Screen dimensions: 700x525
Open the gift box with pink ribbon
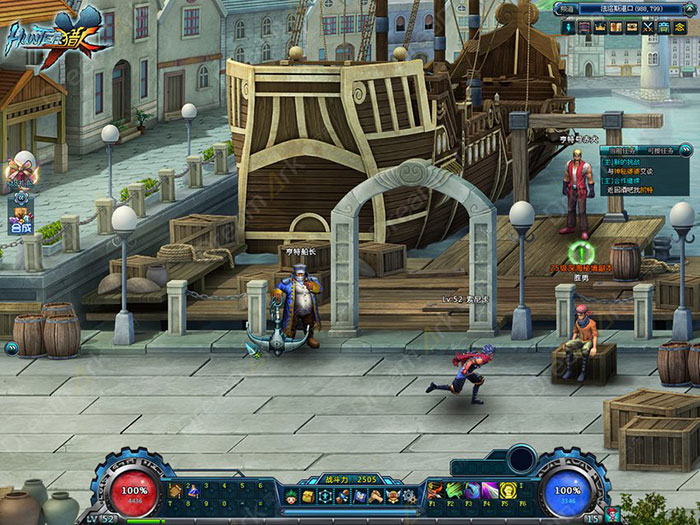[x=22, y=167]
